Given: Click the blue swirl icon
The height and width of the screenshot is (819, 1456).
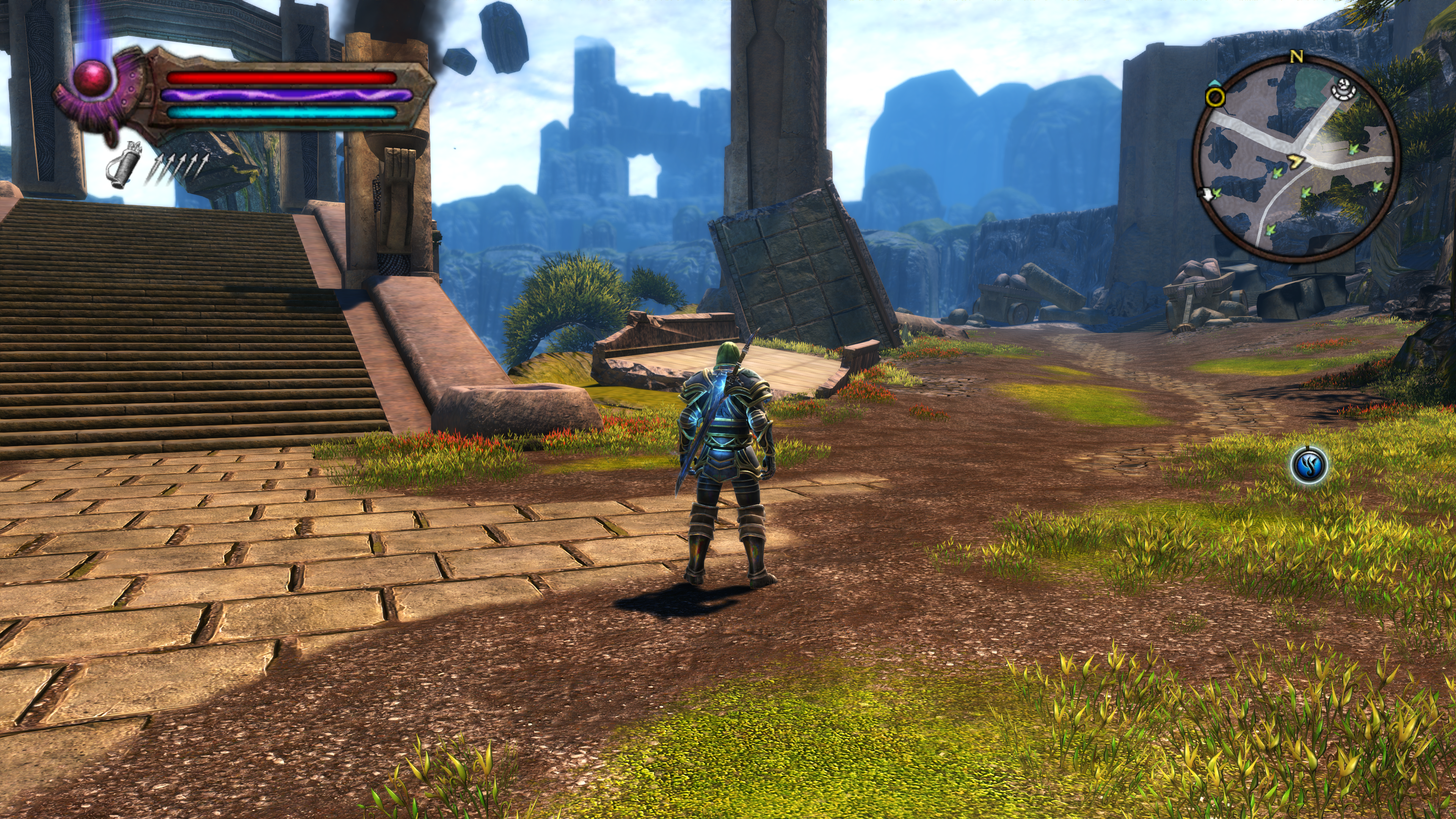Looking at the screenshot, I should click(1309, 464).
